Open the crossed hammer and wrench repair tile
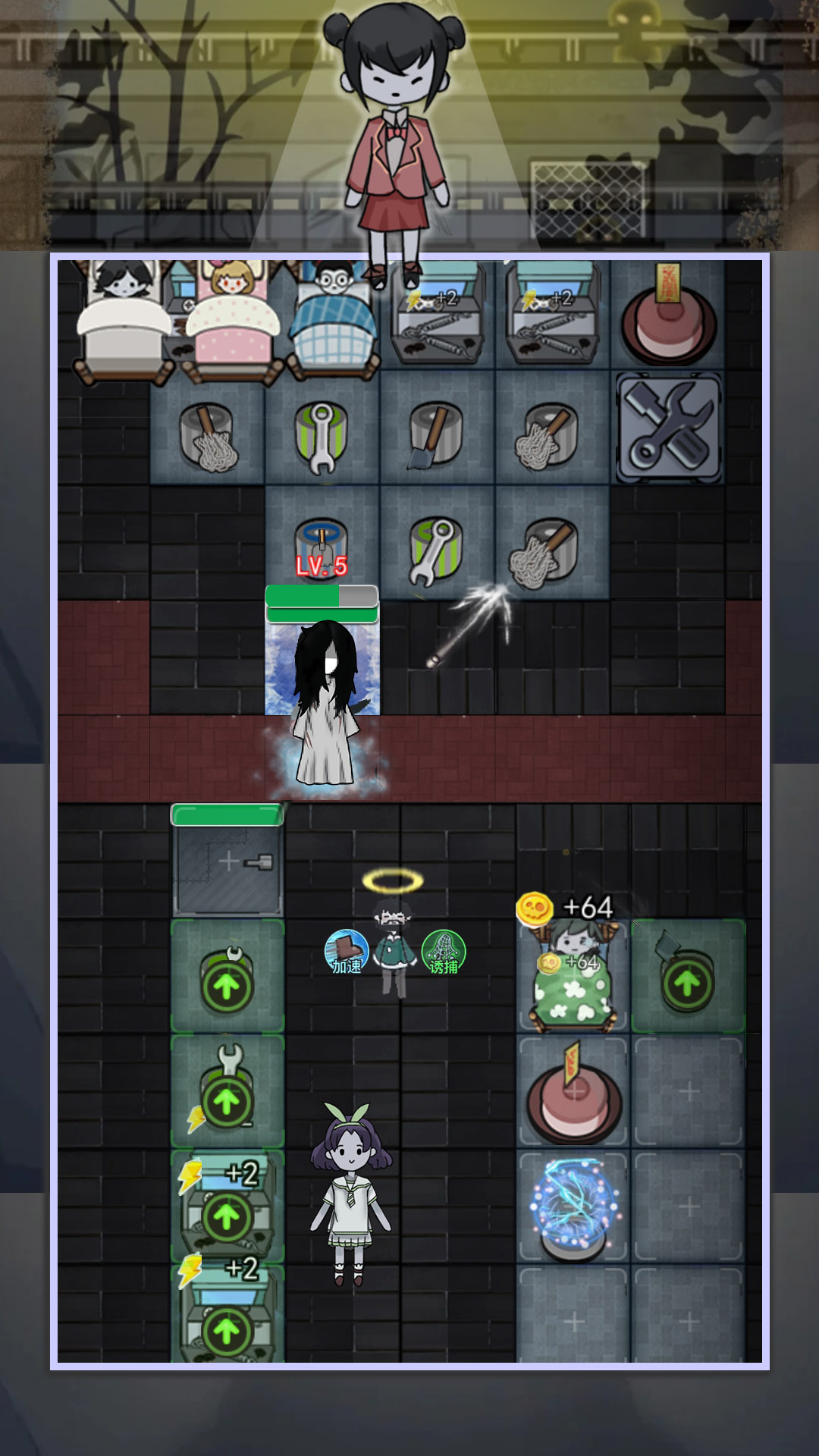 [x=668, y=428]
